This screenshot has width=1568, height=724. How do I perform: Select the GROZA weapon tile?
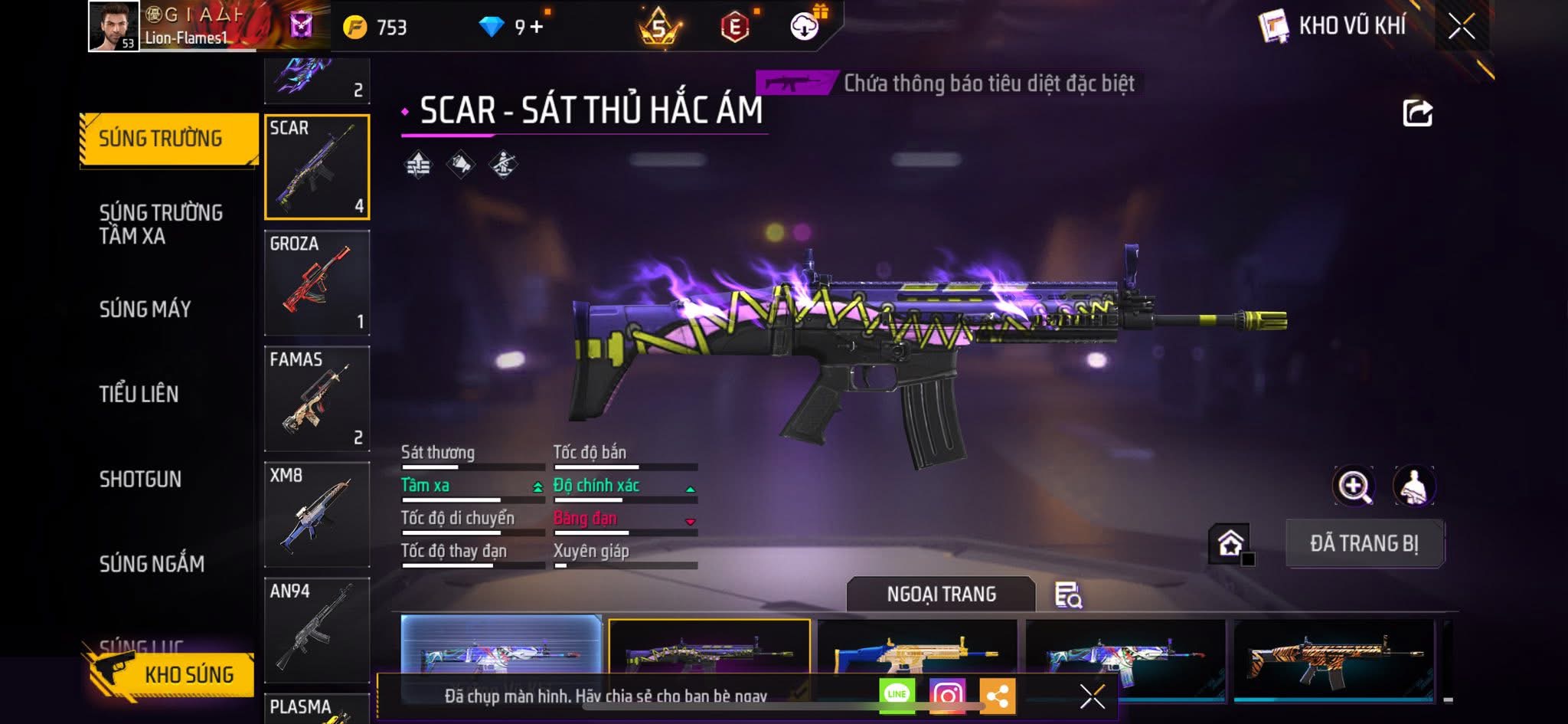[317, 283]
